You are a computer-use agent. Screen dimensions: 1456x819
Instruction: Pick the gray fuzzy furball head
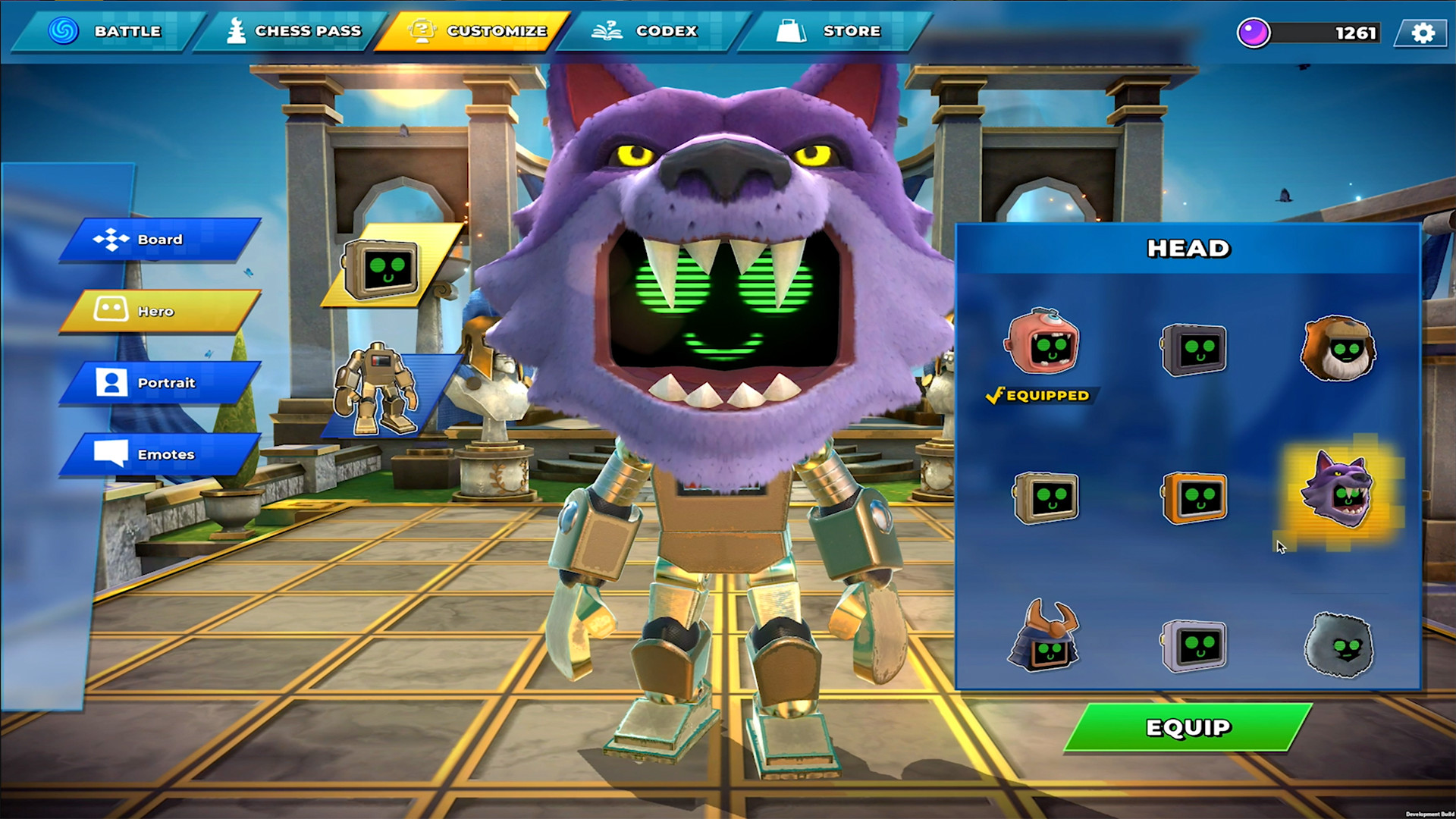click(x=1339, y=645)
